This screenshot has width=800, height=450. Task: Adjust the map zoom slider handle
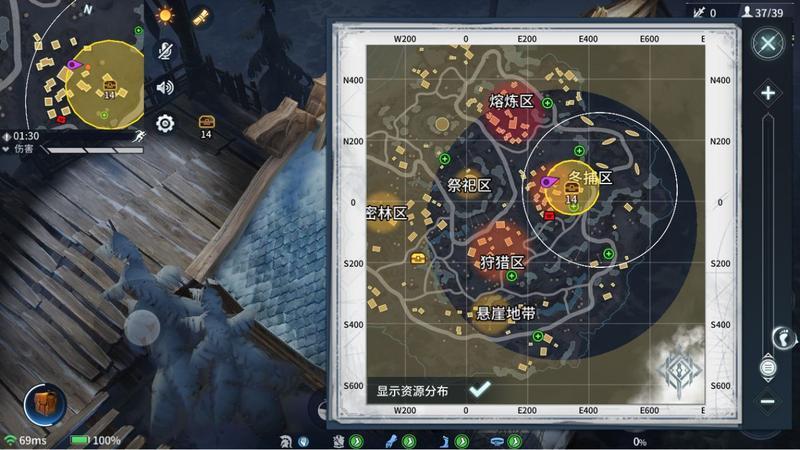pyautogui.click(x=767, y=367)
